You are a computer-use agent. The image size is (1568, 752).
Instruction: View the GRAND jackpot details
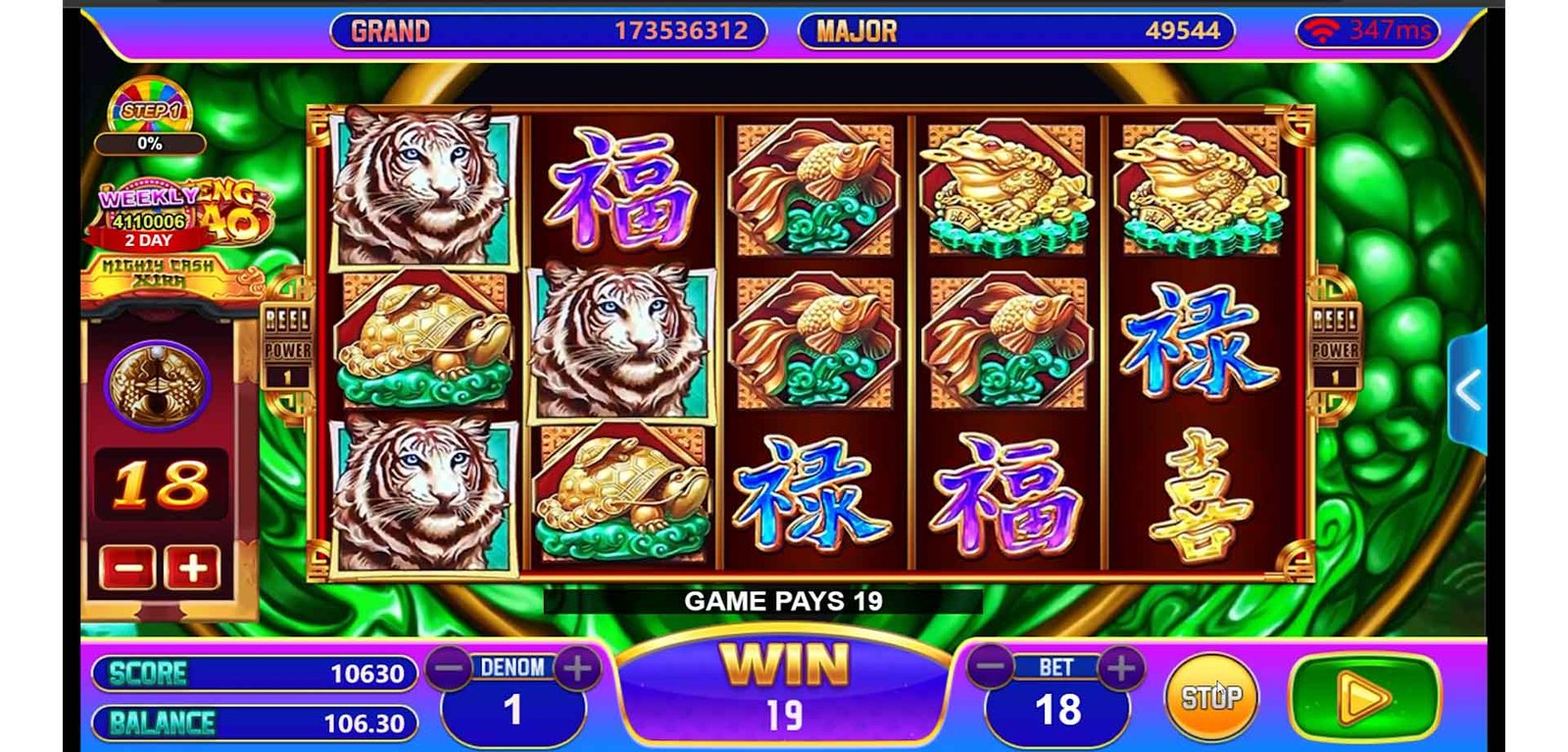click(x=548, y=30)
